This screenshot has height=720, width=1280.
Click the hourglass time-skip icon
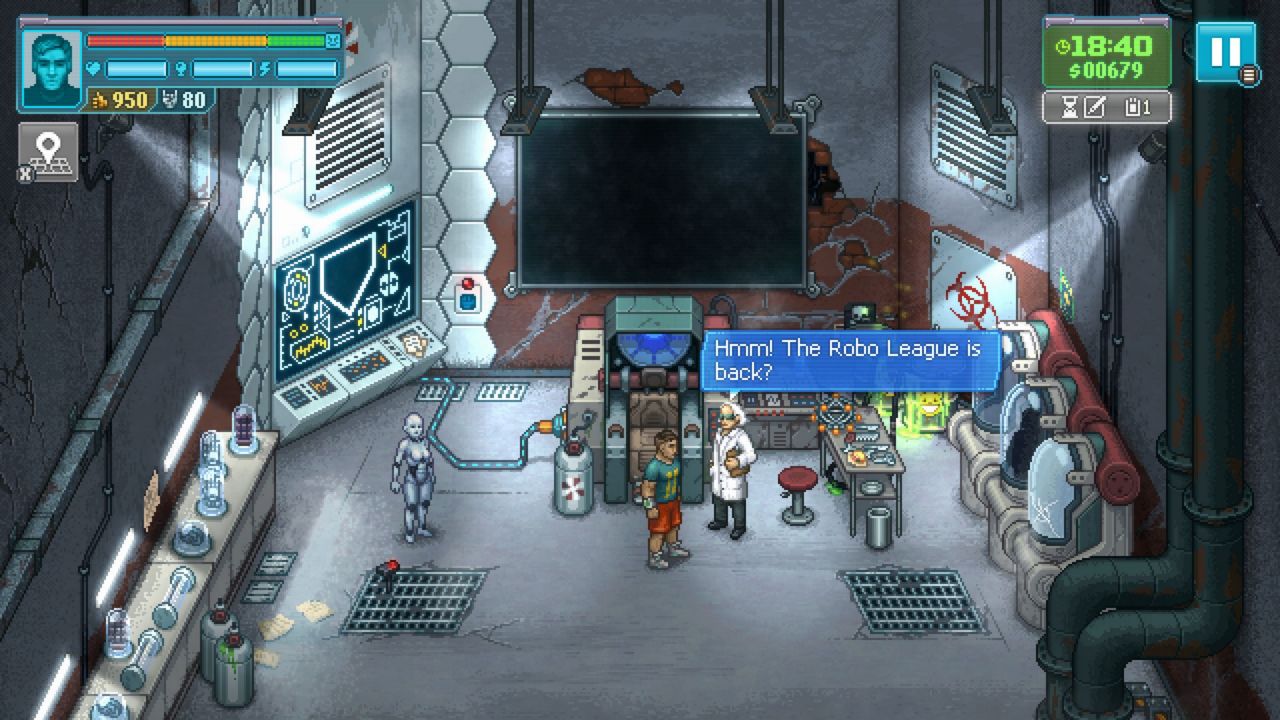tap(1070, 108)
